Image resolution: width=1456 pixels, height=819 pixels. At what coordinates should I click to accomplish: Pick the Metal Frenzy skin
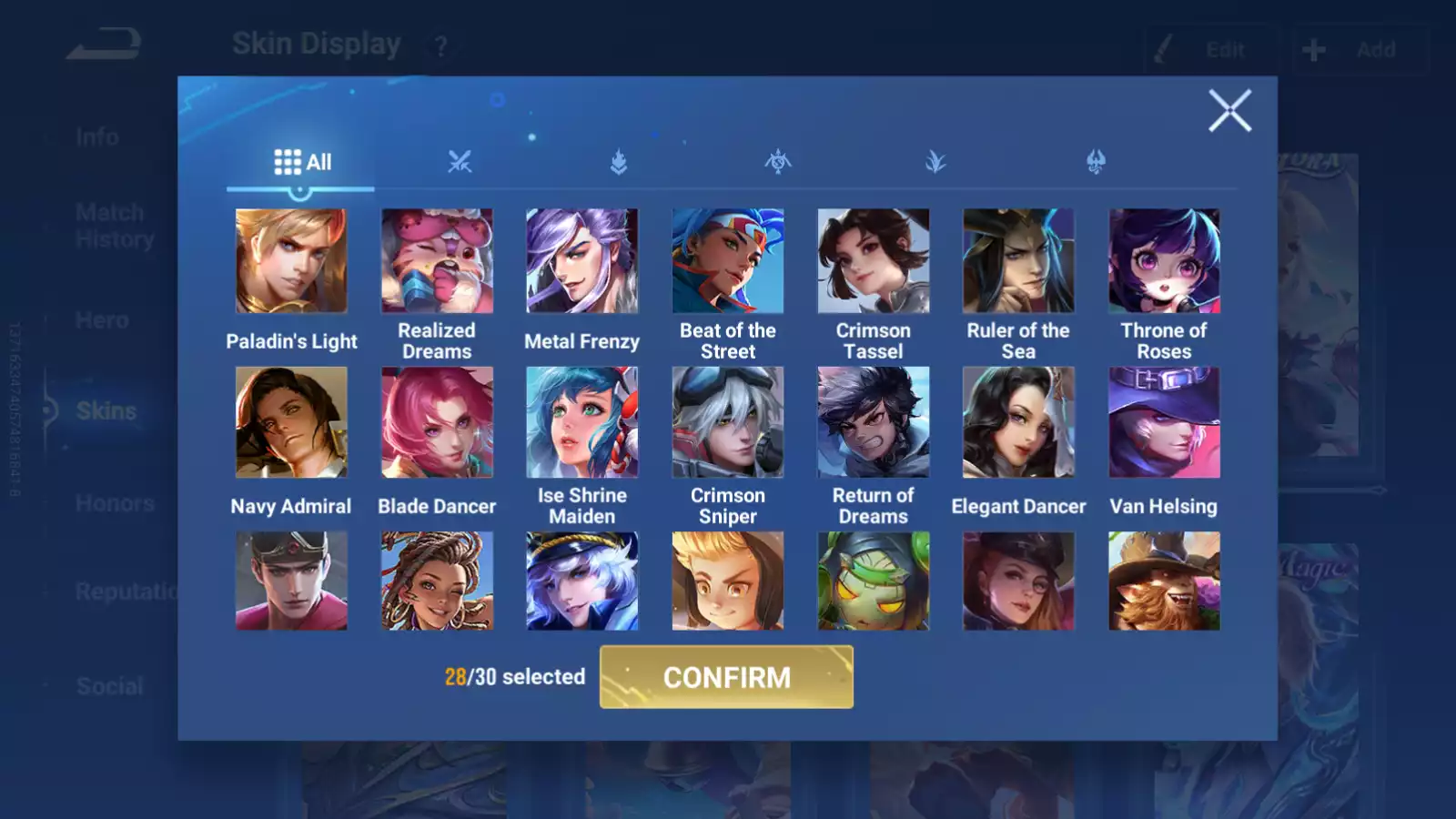(582, 261)
